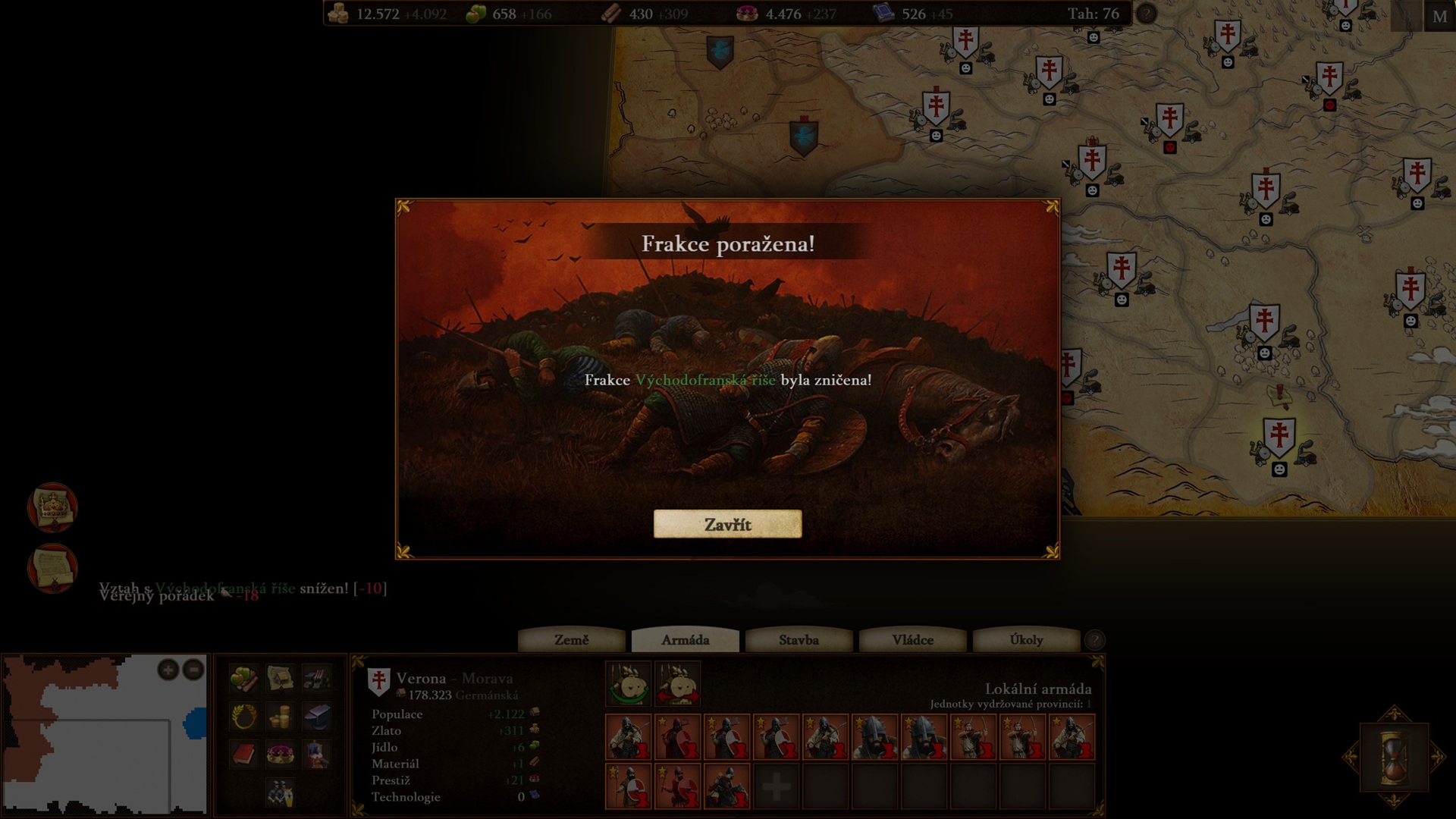This screenshot has width=1456, height=819.
Task: Close the faction defeated dialog with Zavřít
Action: coord(727,524)
